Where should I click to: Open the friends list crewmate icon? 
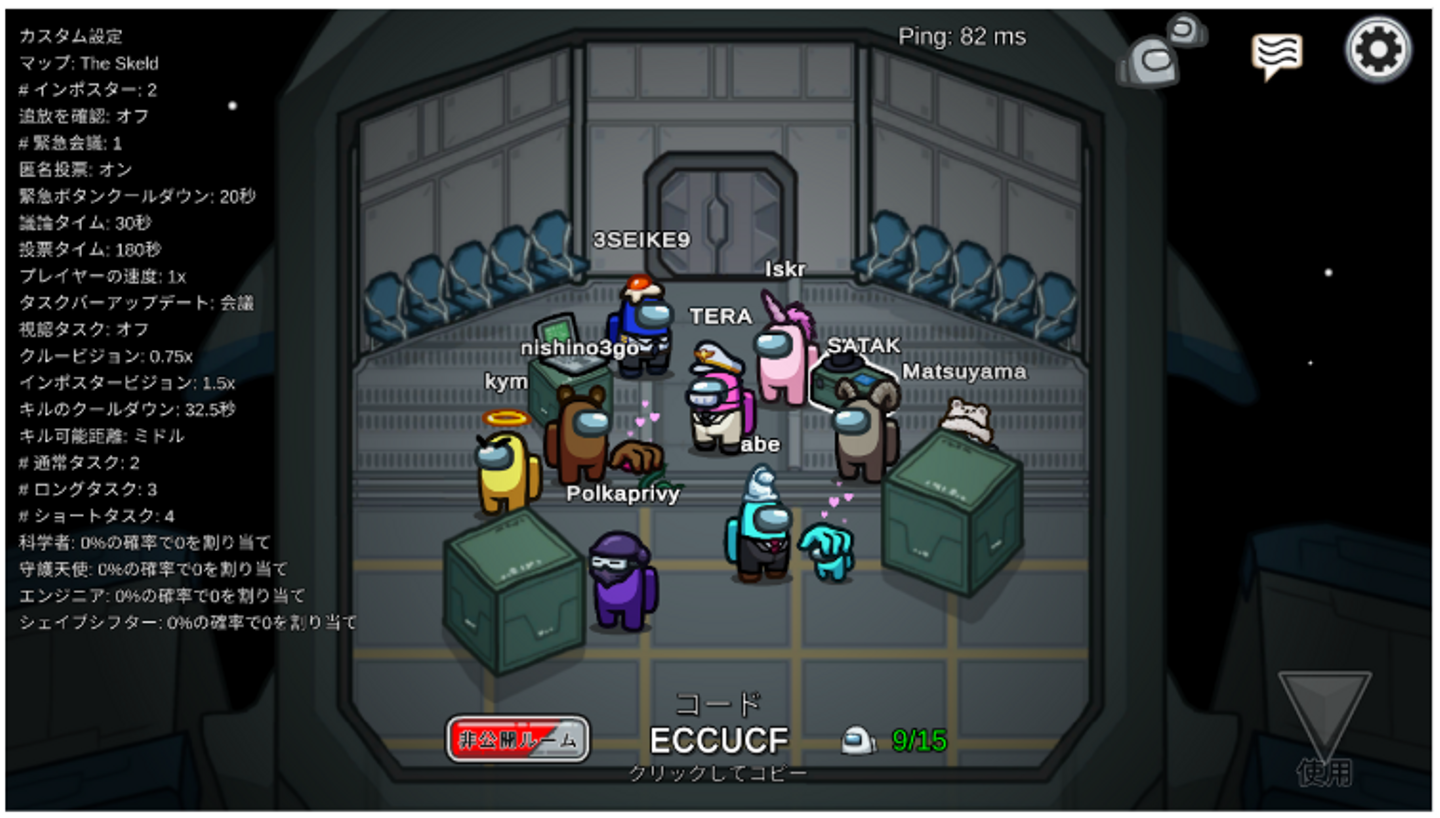1160,51
